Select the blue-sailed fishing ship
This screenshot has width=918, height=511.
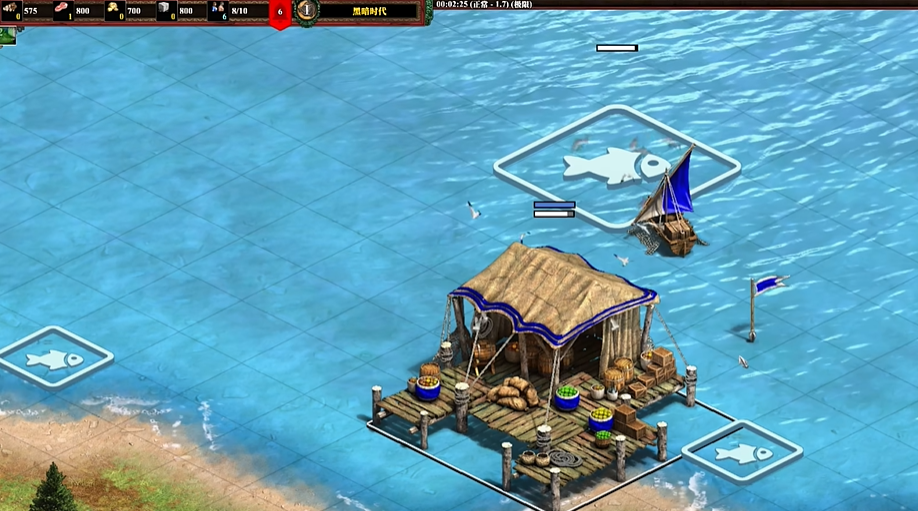tap(667, 207)
